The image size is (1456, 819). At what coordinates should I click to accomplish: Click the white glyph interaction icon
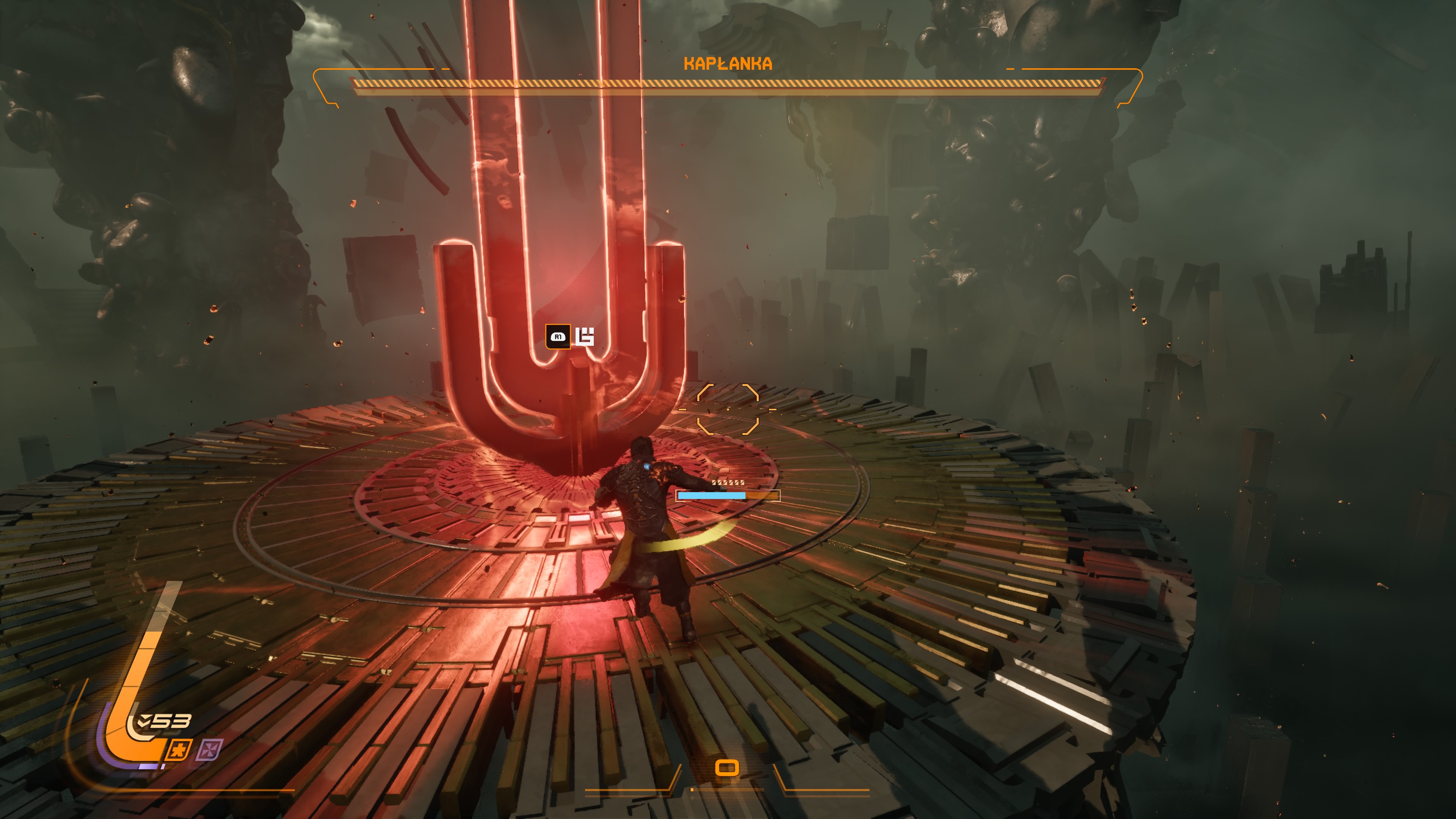pyautogui.click(x=585, y=336)
